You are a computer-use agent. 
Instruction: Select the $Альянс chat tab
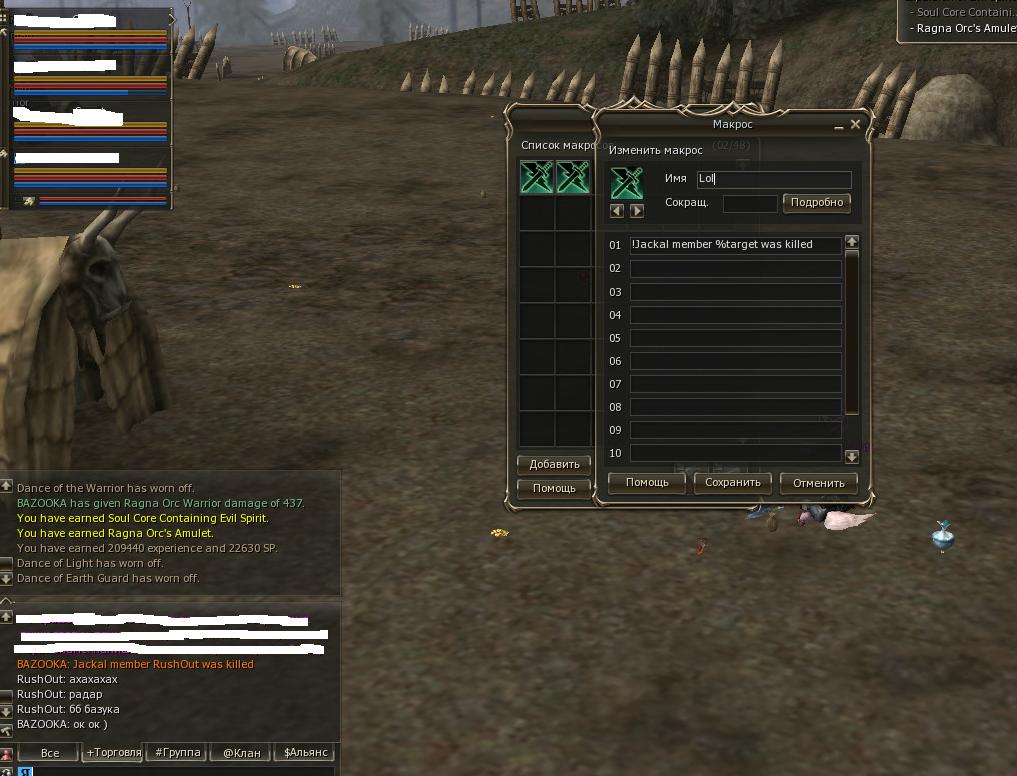click(305, 752)
